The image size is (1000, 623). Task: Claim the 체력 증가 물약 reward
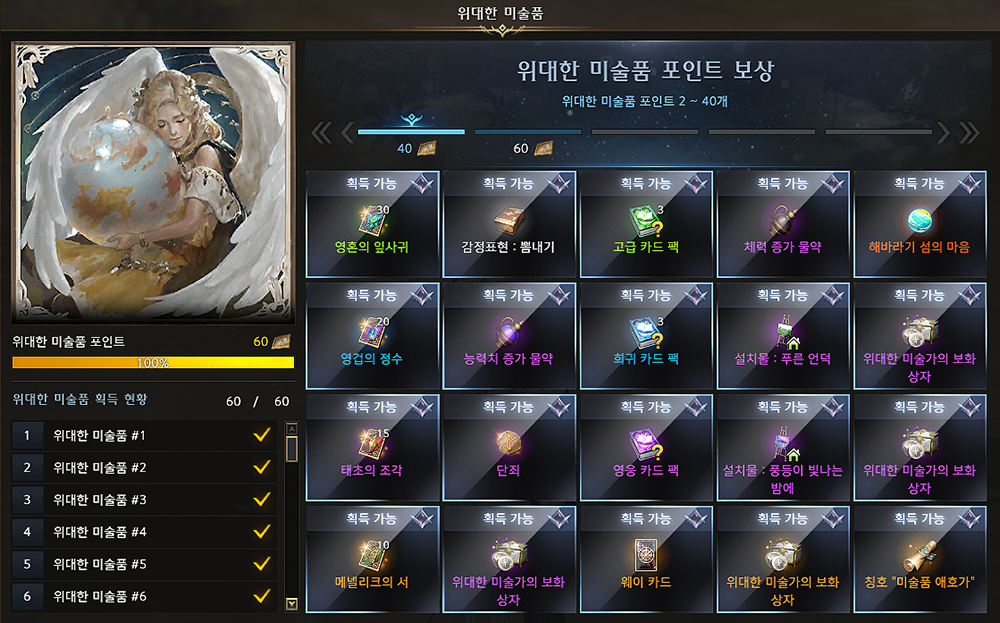(x=782, y=224)
